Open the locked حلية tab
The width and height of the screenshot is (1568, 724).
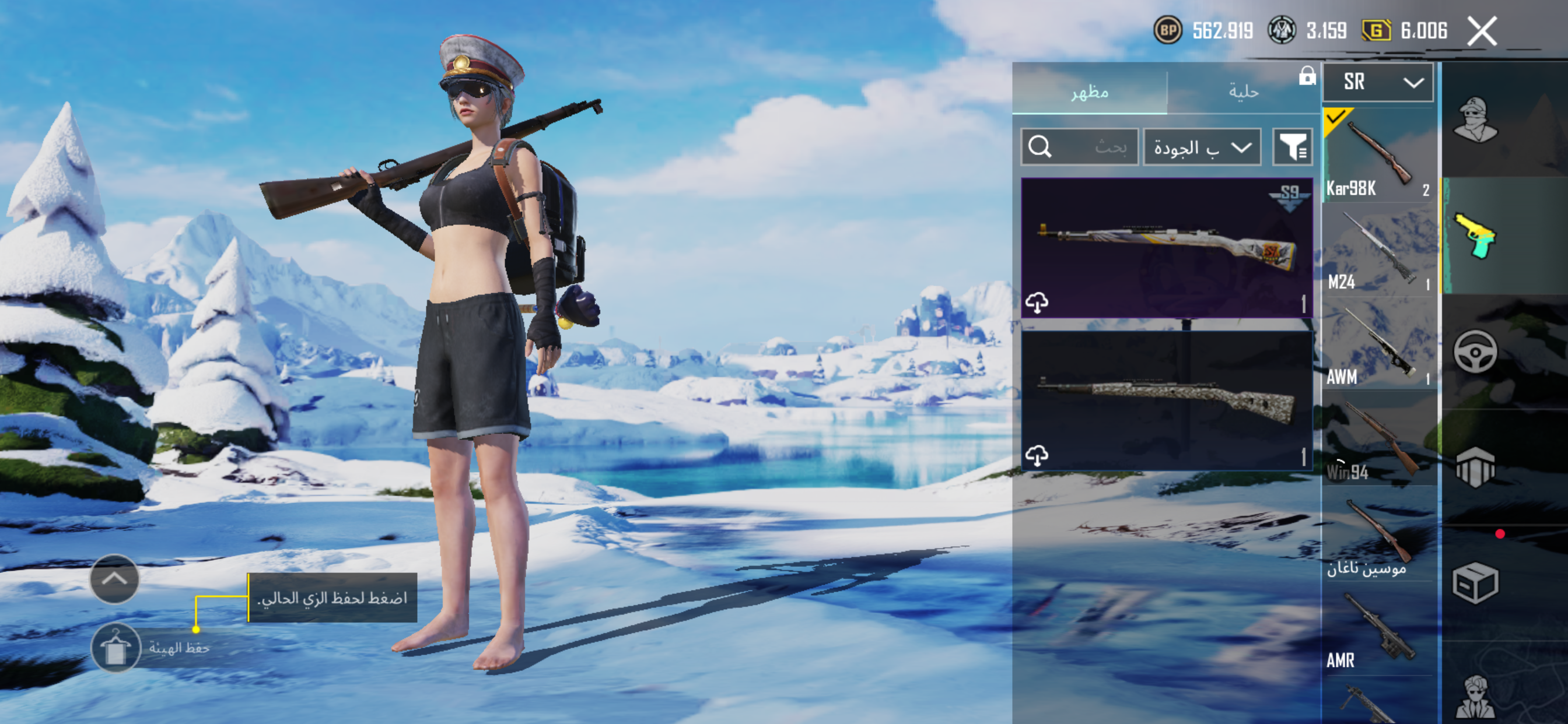pyautogui.click(x=1243, y=93)
